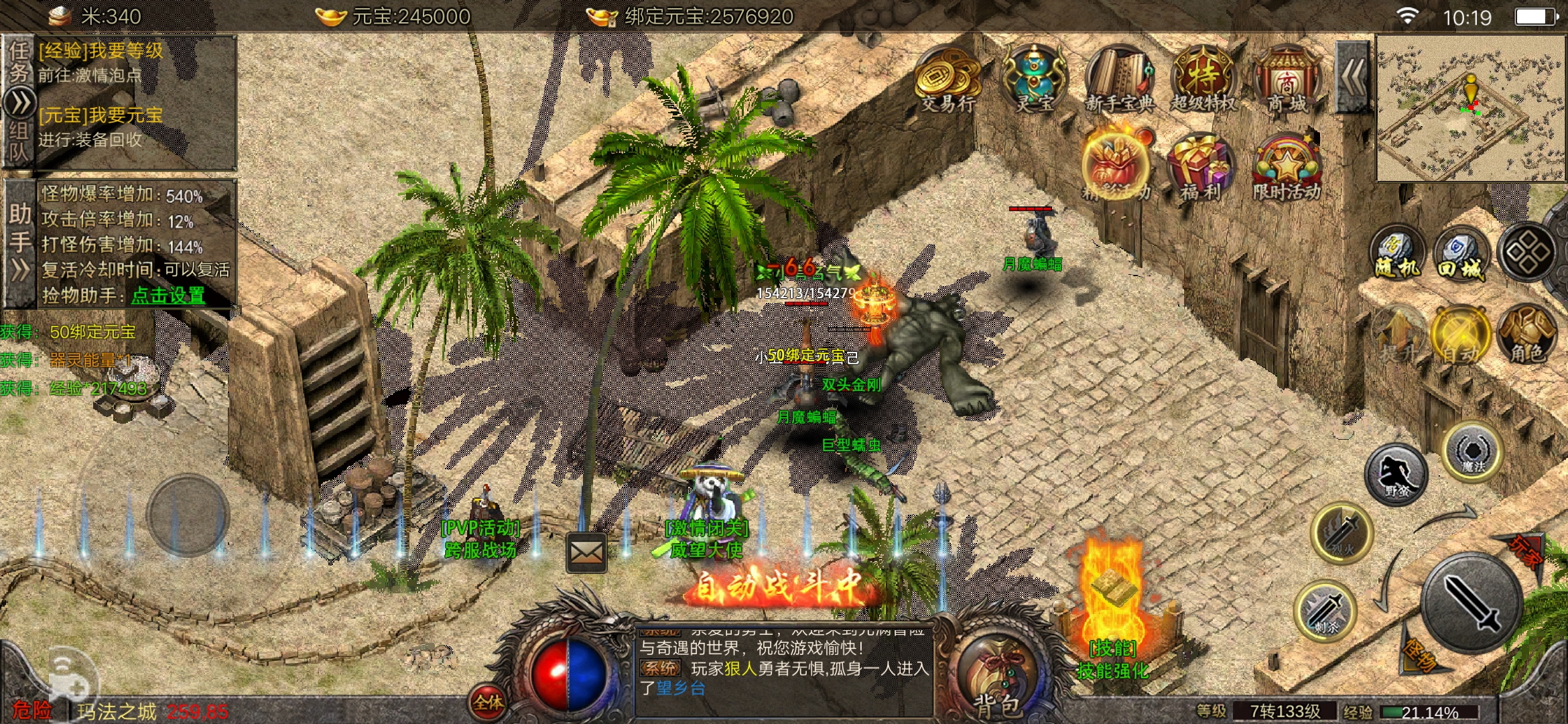Collapse the top icon row with the arrow

tap(1353, 77)
